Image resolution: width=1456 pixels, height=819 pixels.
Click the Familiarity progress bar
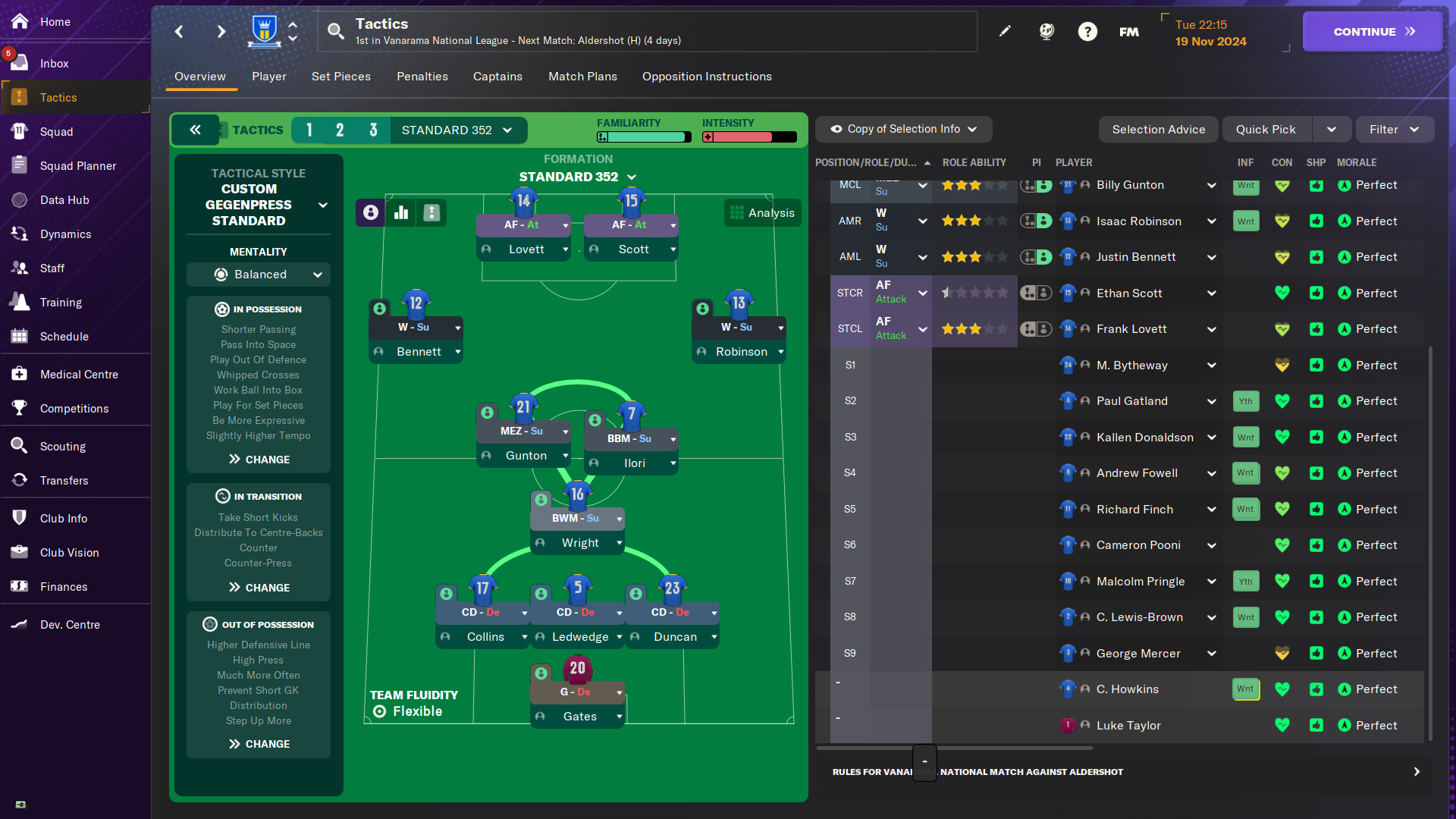click(x=644, y=136)
